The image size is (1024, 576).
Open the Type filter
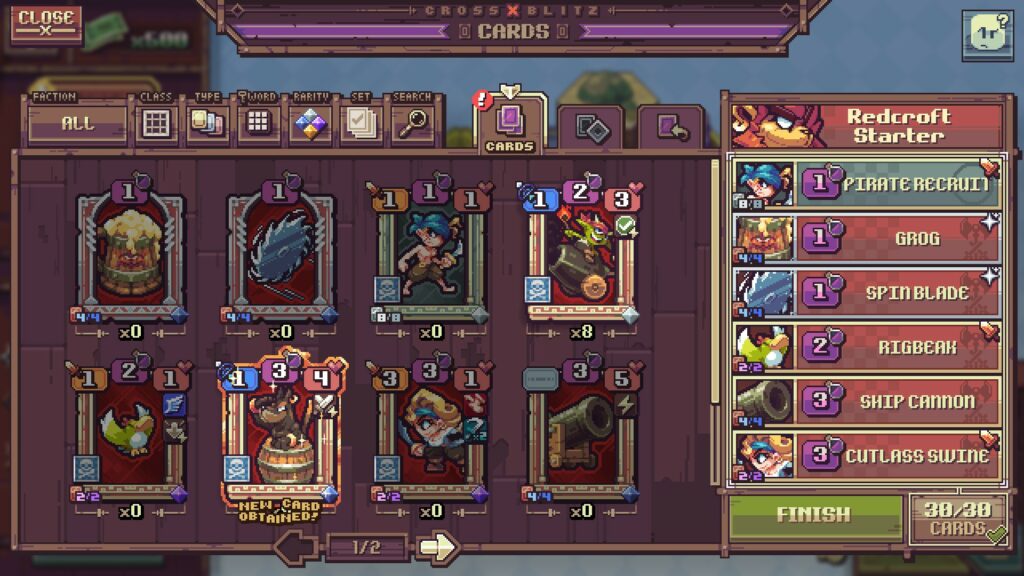[207, 124]
